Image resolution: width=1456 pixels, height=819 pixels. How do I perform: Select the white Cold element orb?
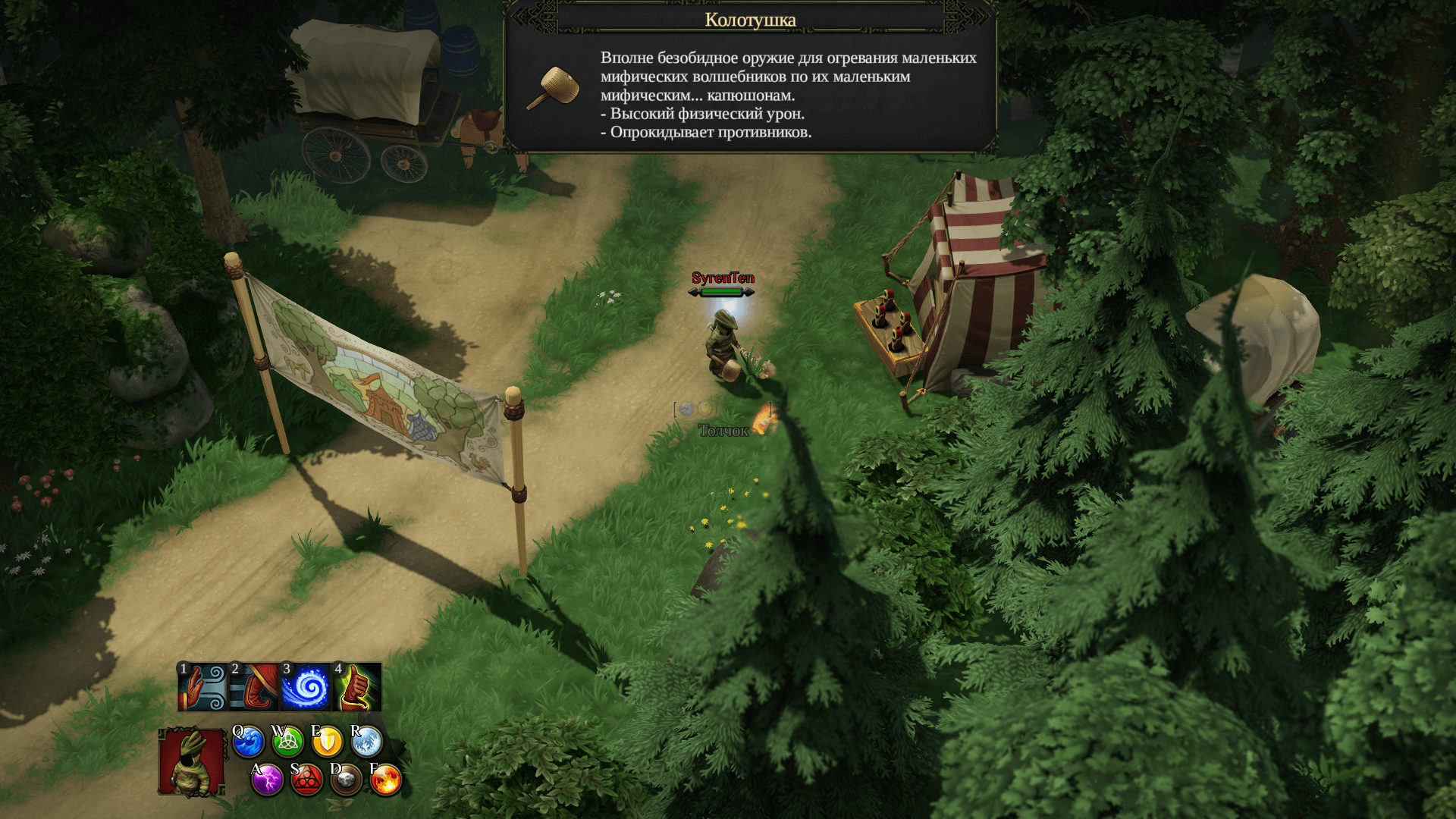click(x=366, y=742)
